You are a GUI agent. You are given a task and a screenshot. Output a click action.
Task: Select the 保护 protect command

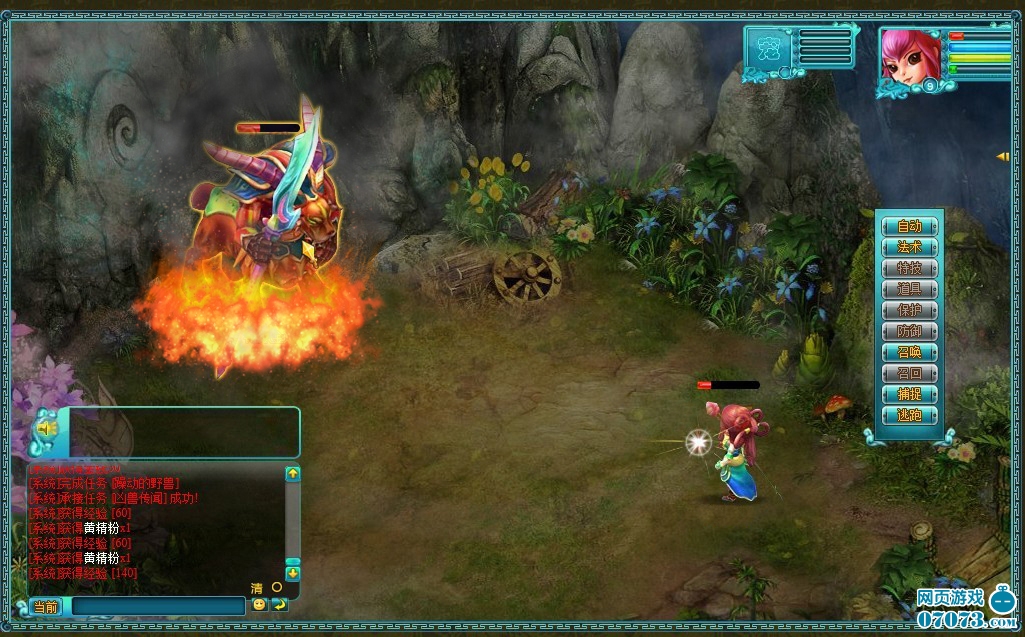click(909, 310)
